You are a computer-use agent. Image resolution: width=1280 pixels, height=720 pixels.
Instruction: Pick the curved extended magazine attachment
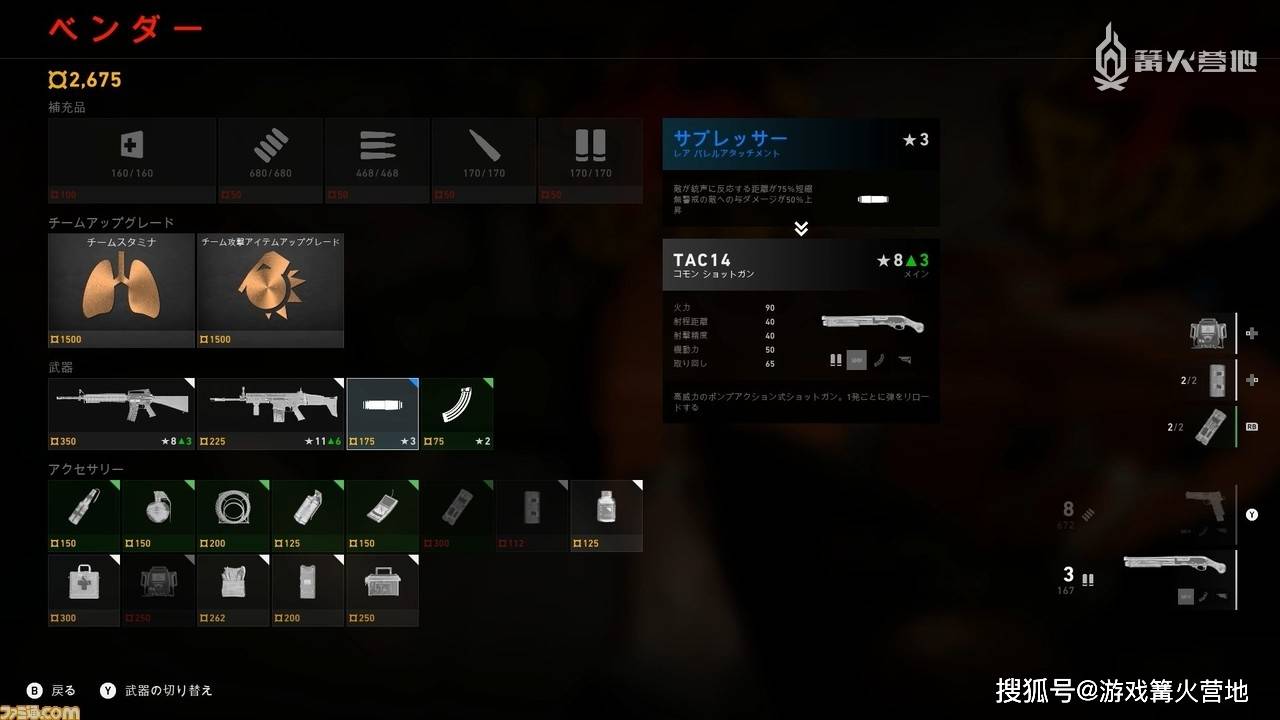[x=457, y=414]
